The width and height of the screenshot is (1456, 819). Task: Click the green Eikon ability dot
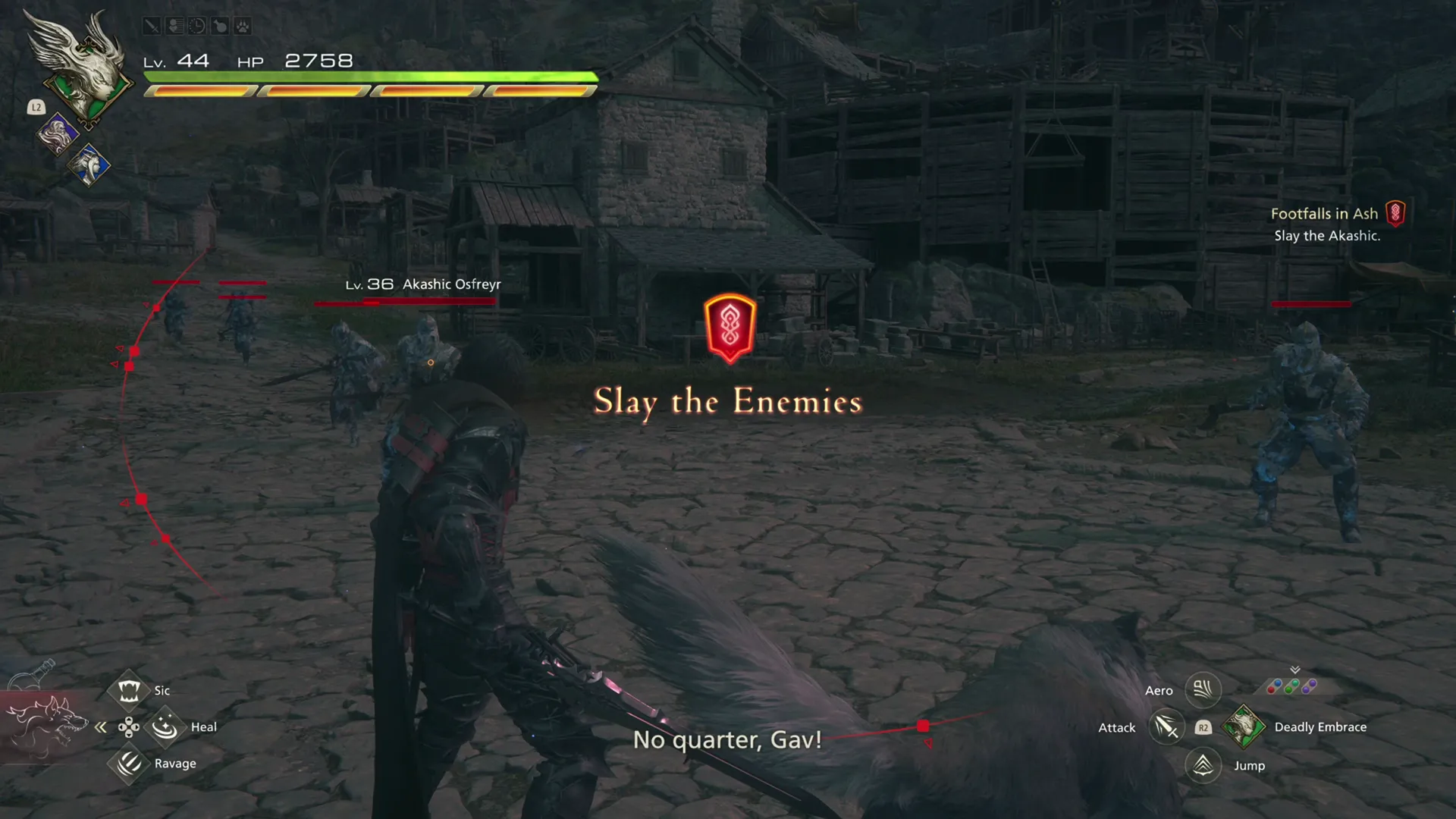point(1288,690)
